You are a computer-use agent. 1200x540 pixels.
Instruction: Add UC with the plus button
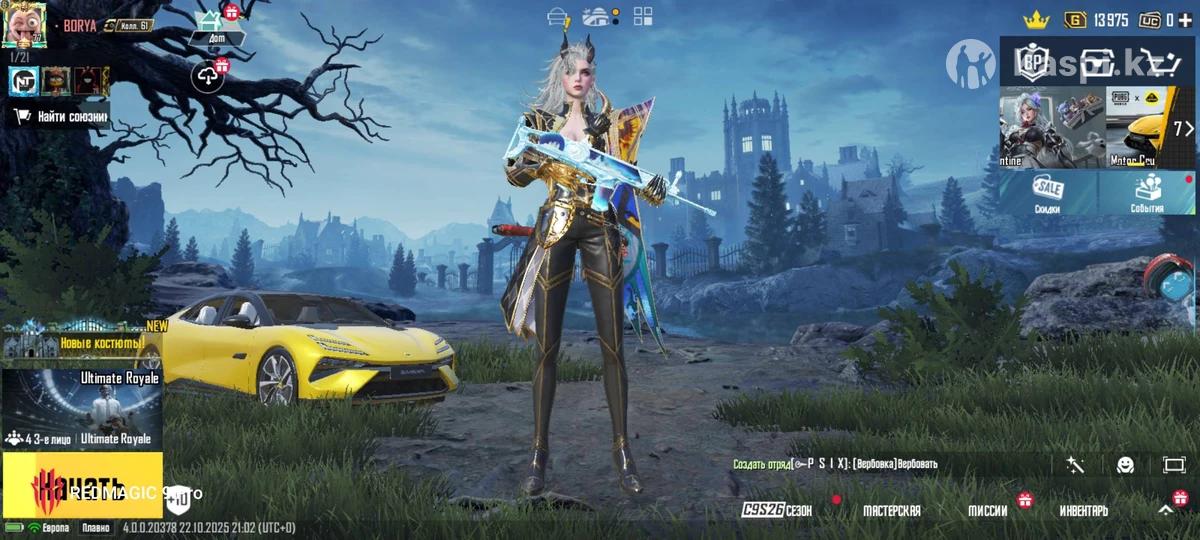(x=1186, y=19)
